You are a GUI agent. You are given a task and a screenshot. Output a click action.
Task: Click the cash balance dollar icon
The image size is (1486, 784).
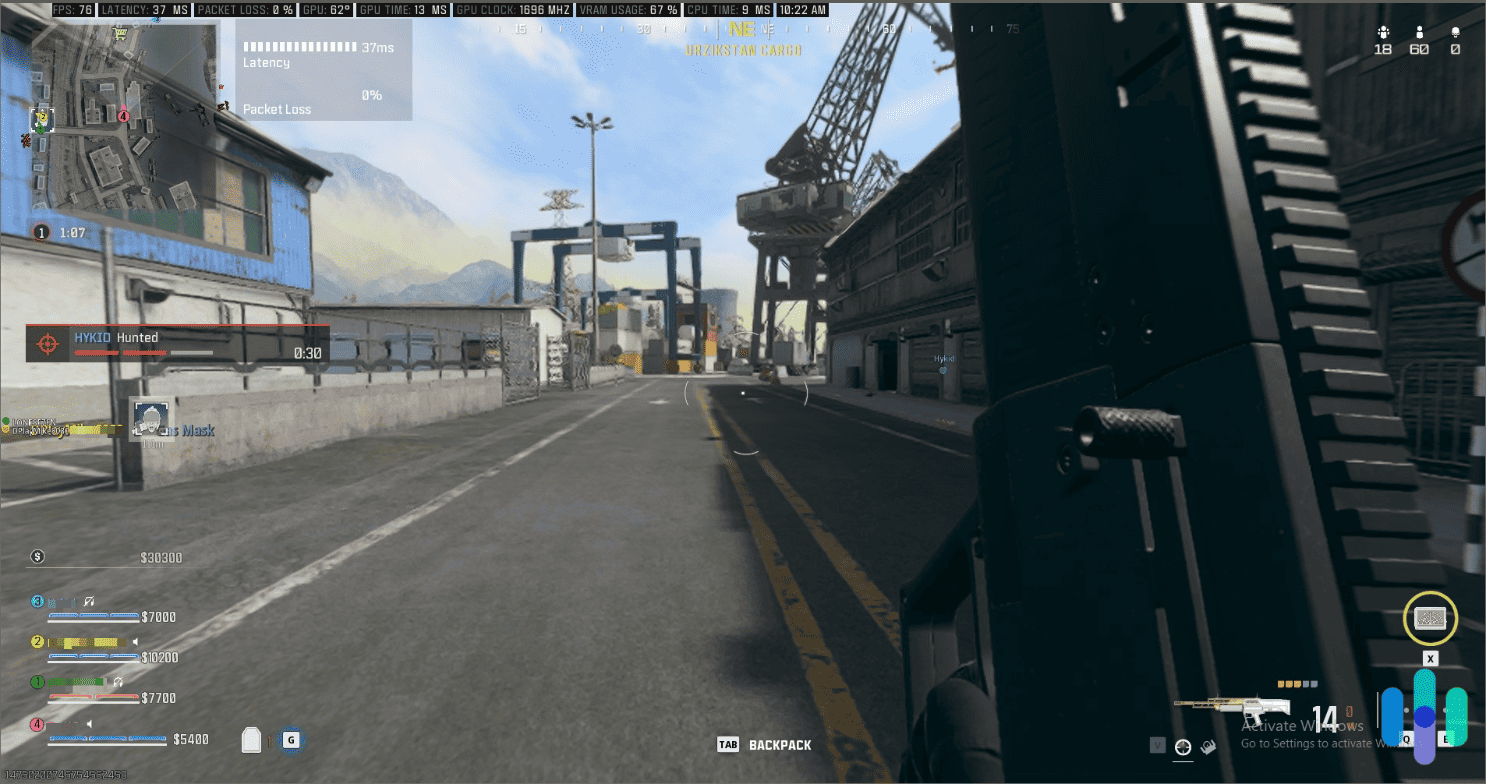pos(35,557)
